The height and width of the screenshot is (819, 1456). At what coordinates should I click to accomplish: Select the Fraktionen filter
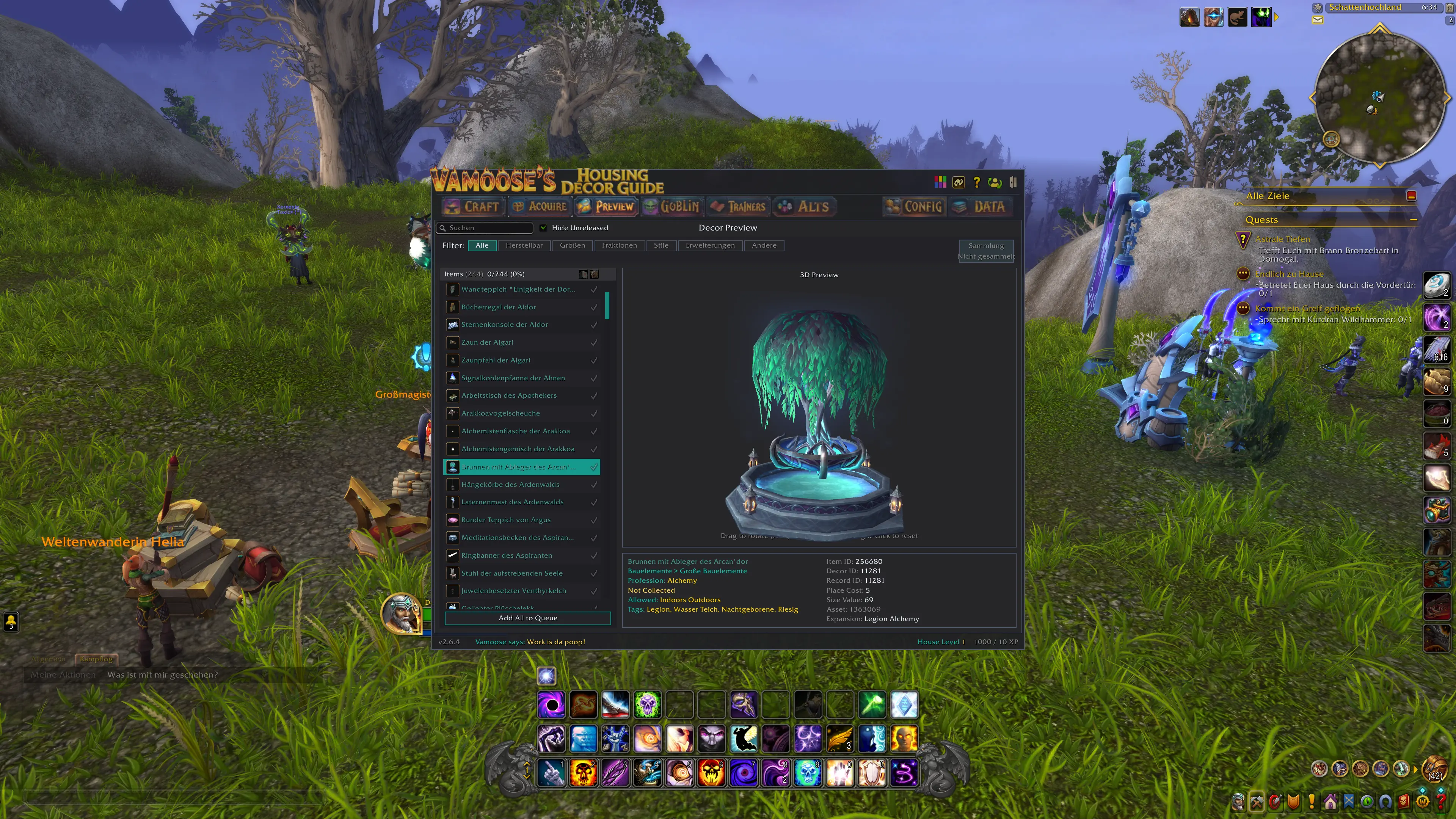coord(619,245)
